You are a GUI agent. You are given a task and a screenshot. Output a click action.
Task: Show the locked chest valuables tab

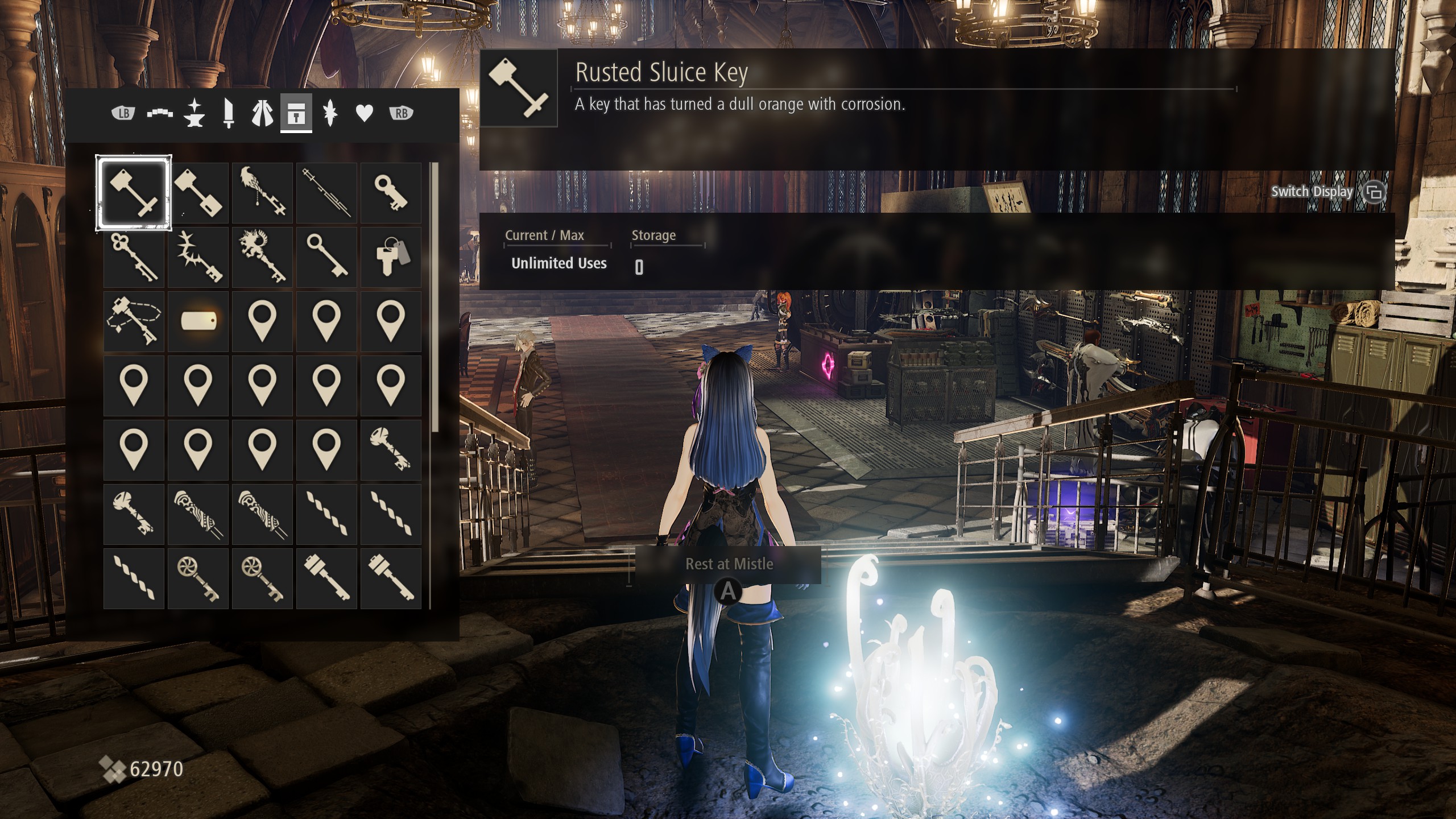click(296, 113)
